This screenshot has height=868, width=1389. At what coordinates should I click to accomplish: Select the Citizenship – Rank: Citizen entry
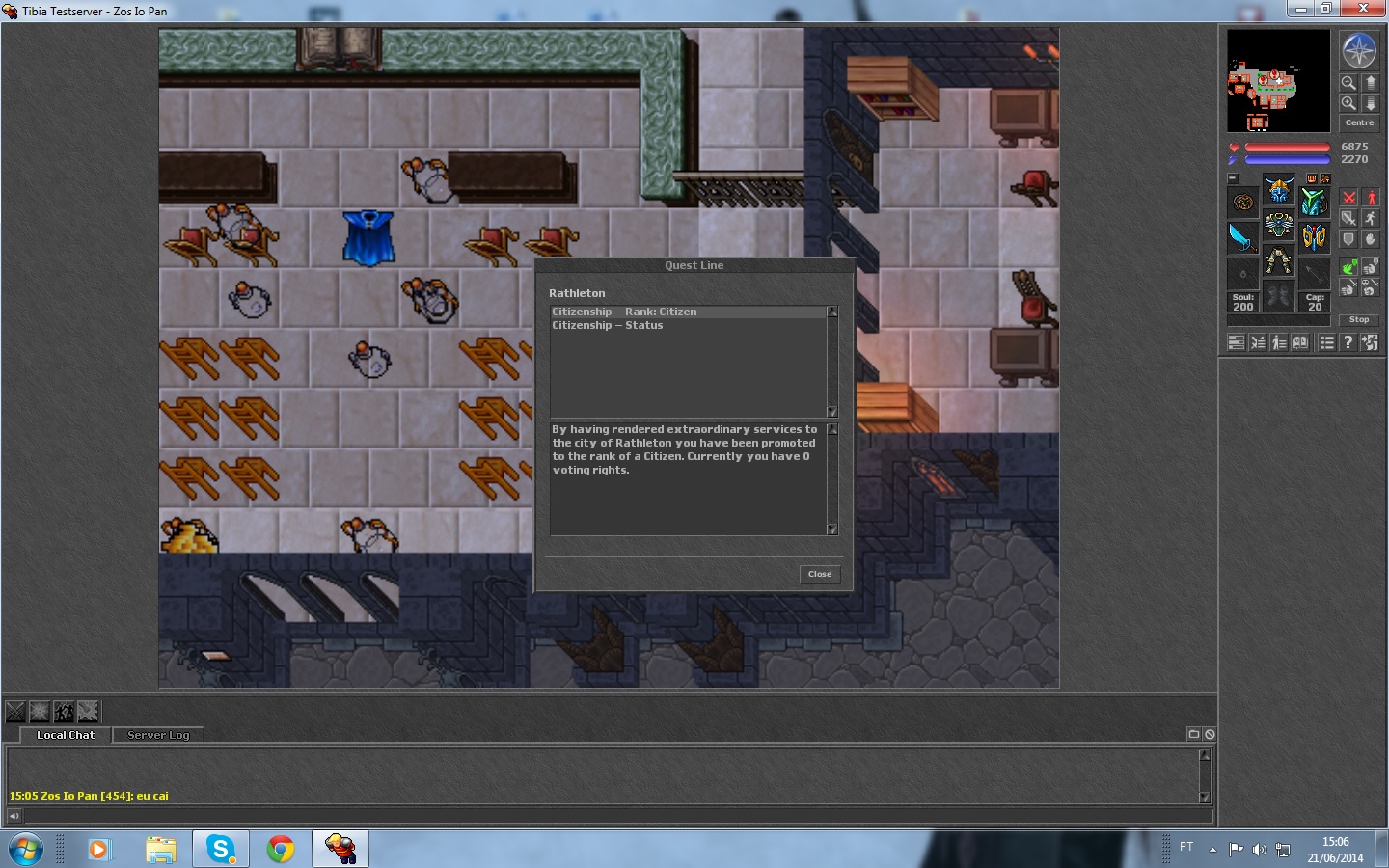pos(624,312)
